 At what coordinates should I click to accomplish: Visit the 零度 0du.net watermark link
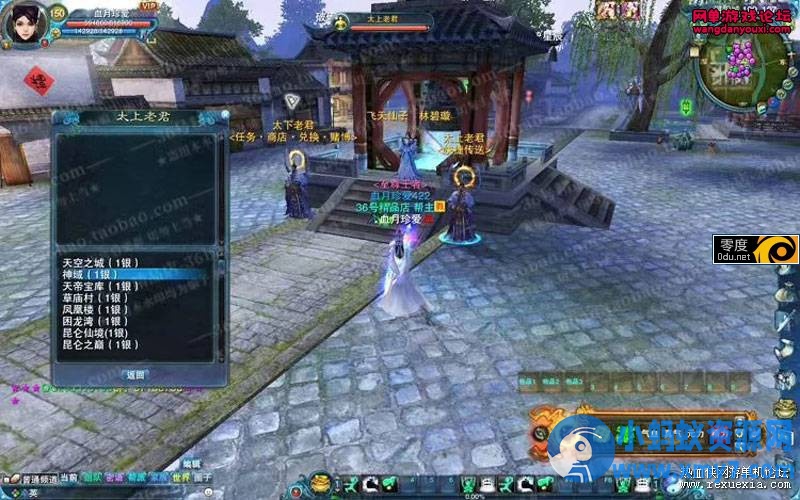pos(757,249)
